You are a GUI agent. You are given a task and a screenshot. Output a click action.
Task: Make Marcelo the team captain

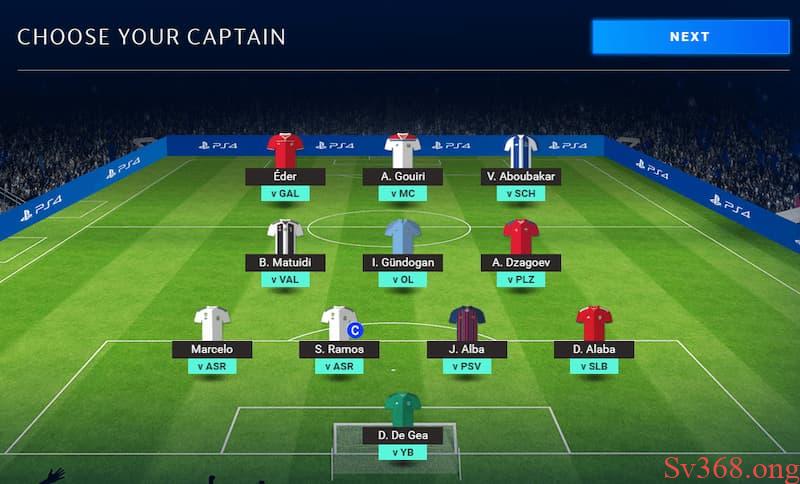(212, 324)
